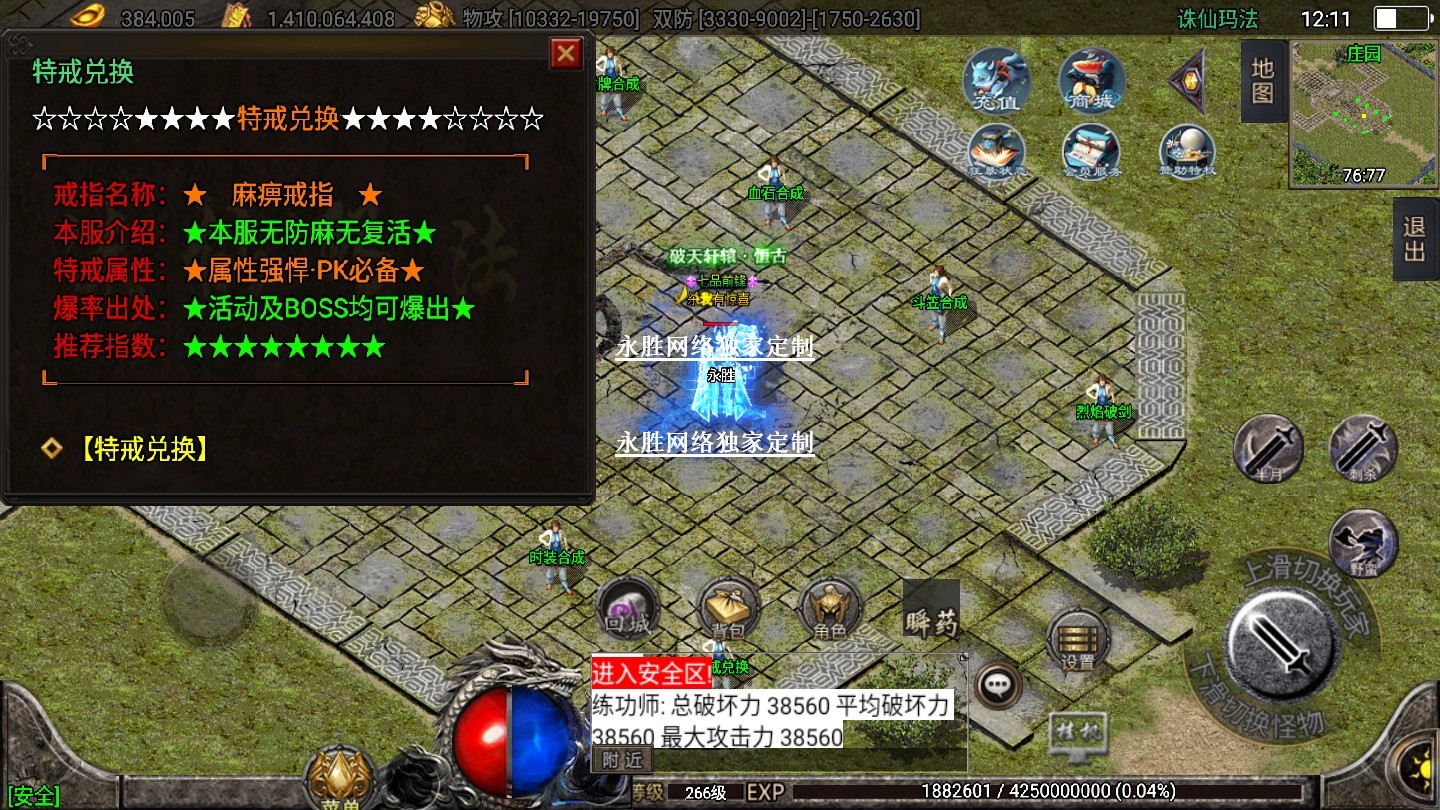
Task: Open the 赞助特权 sponsor privileges icon
Action: coord(1187,152)
